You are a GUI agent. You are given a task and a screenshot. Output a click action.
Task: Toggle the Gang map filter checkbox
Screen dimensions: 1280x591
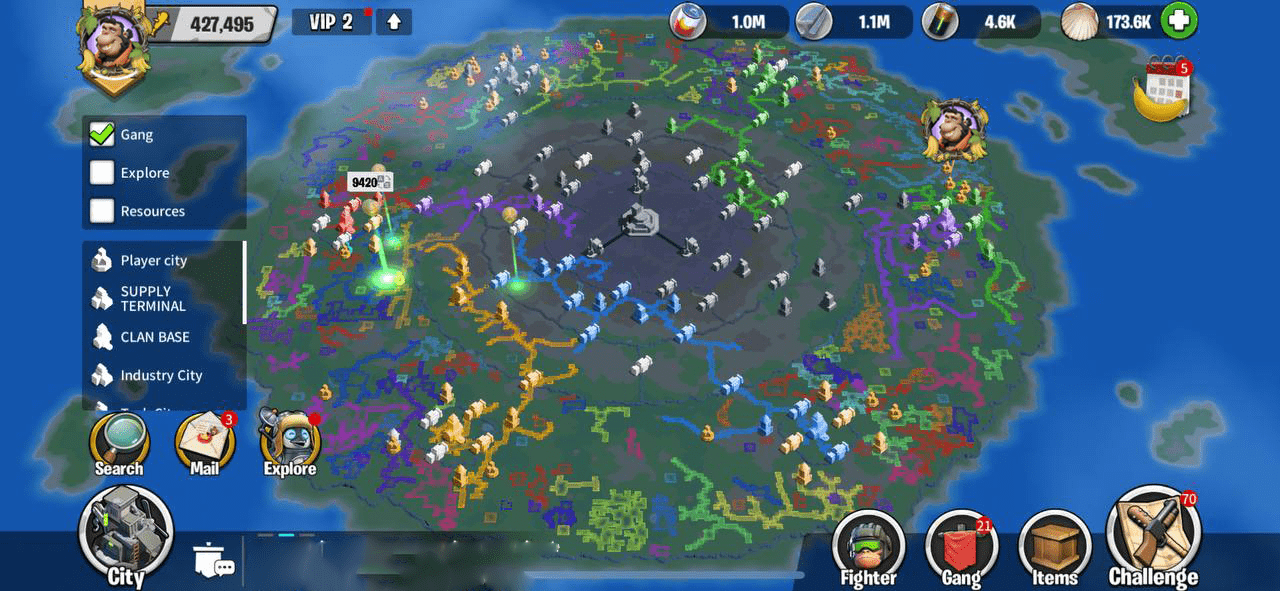pyautogui.click(x=102, y=135)
